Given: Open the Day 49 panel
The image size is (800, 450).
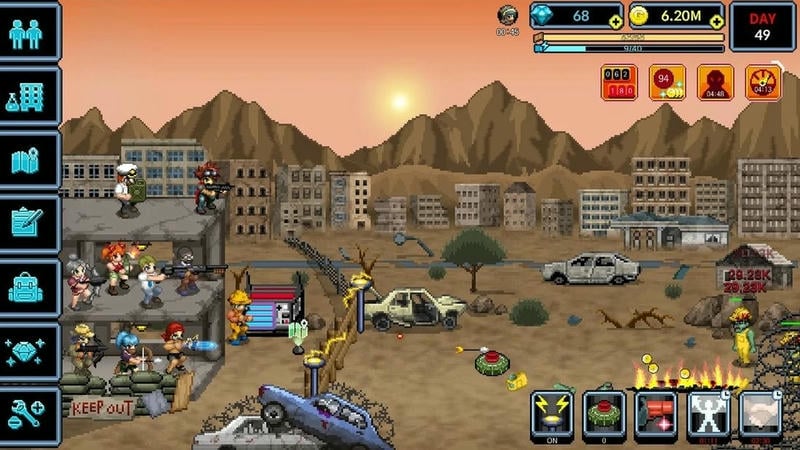Looking at the screenshot, I should 763,27.
